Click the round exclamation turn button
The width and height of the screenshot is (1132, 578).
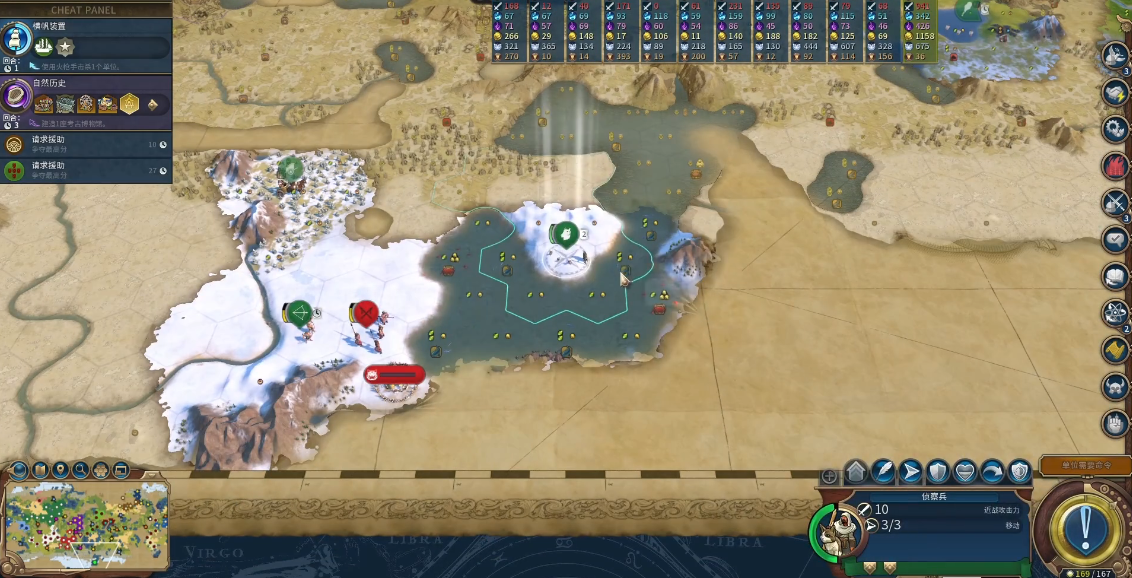click(1082, 522)
